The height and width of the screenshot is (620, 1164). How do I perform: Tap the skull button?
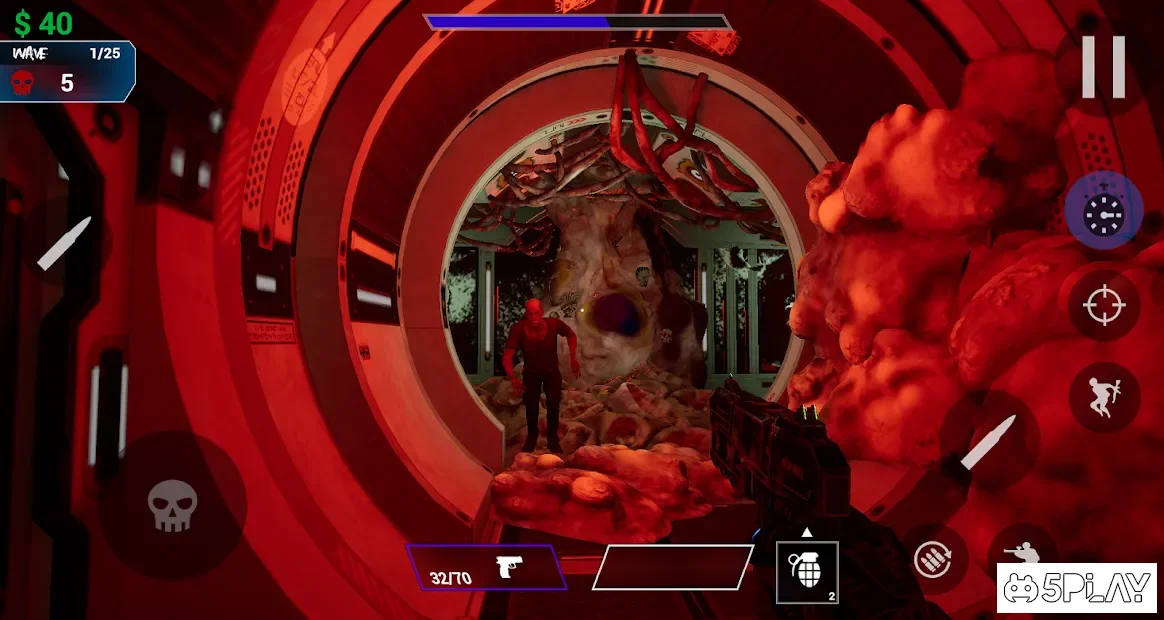[172, 505]
